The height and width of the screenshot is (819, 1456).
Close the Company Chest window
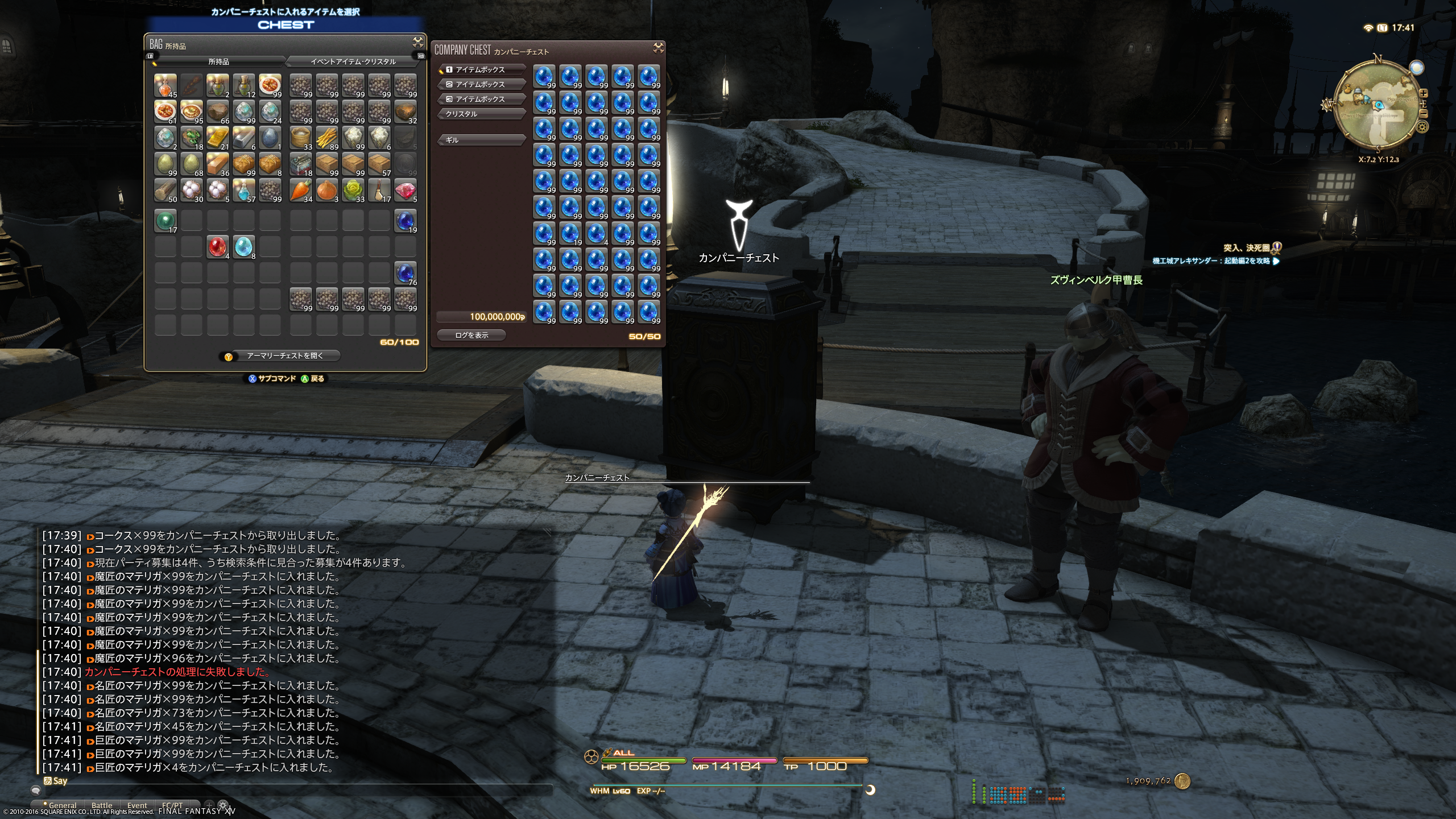pyautogui.click(x=658, y=48)
